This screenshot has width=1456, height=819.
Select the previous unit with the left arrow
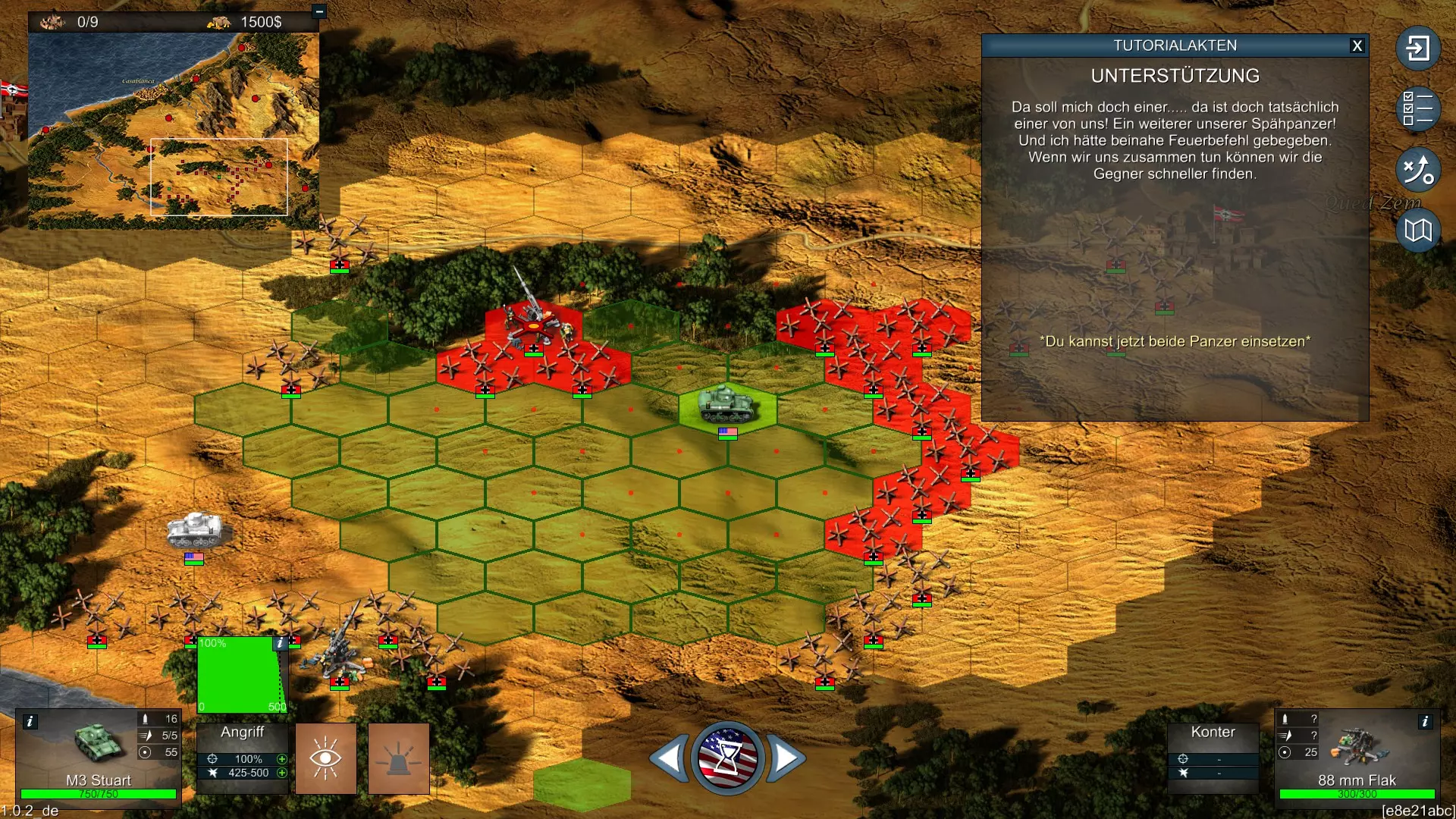click(x=670, y=758)
